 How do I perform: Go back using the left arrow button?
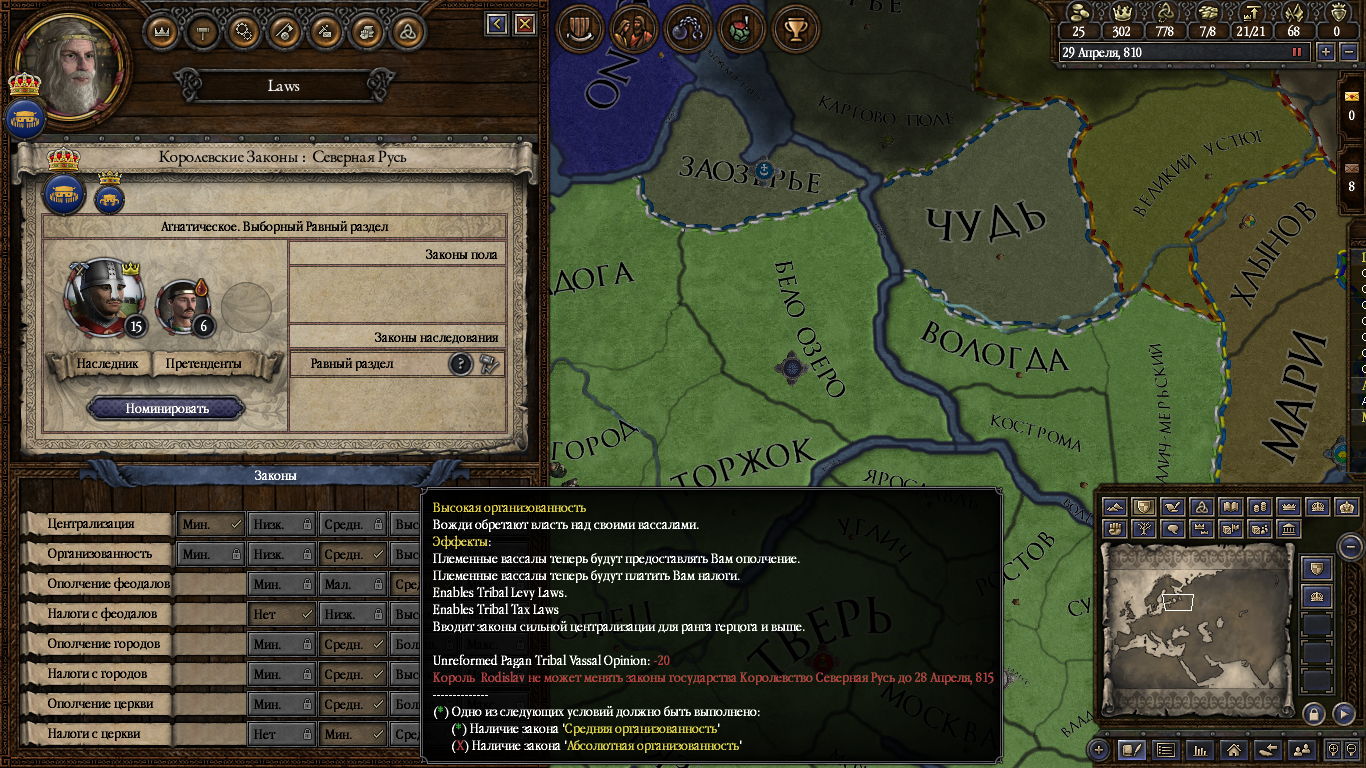[x=497, y=24]
